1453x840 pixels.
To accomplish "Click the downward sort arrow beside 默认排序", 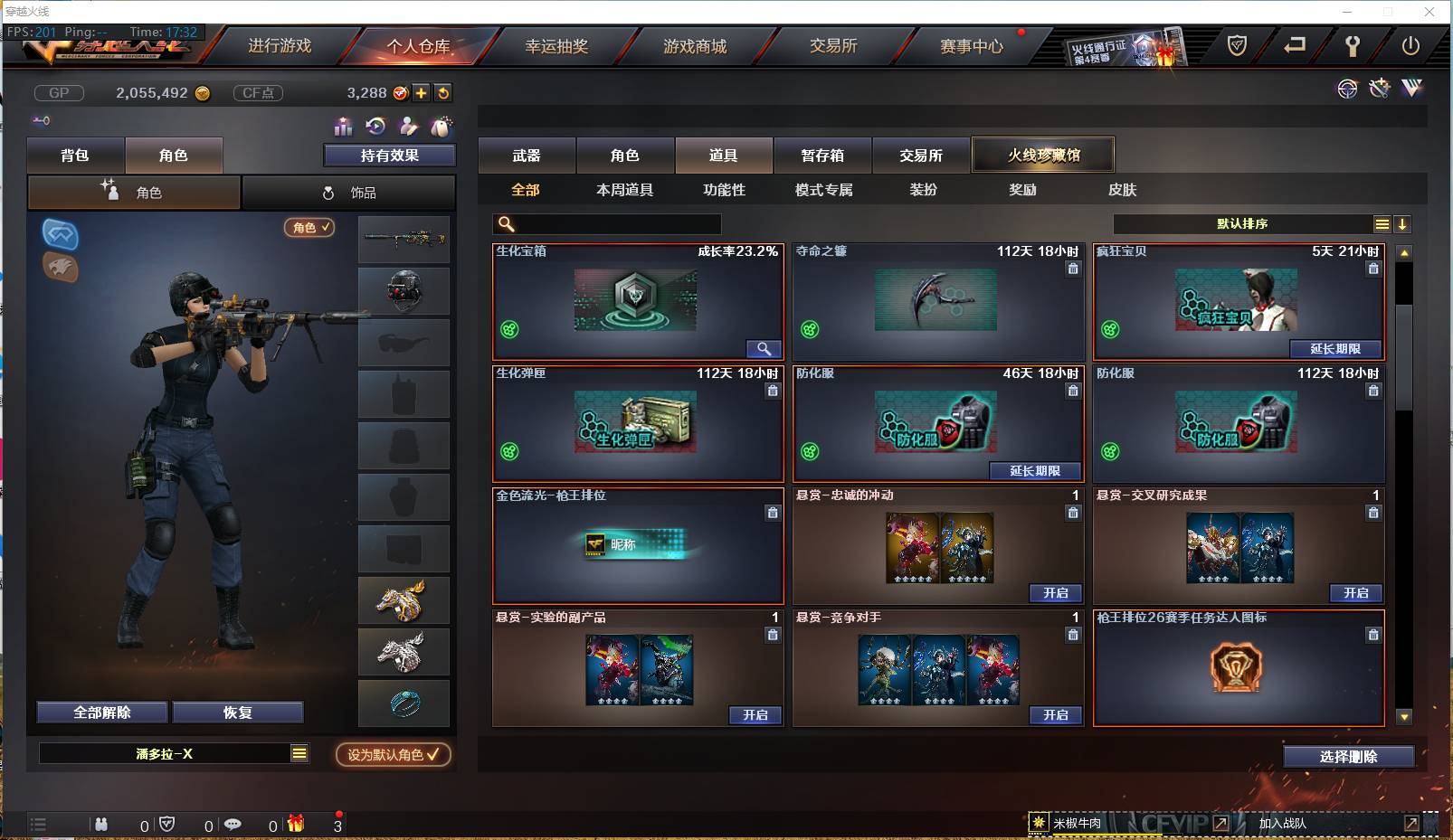I will coord(1402,223).
